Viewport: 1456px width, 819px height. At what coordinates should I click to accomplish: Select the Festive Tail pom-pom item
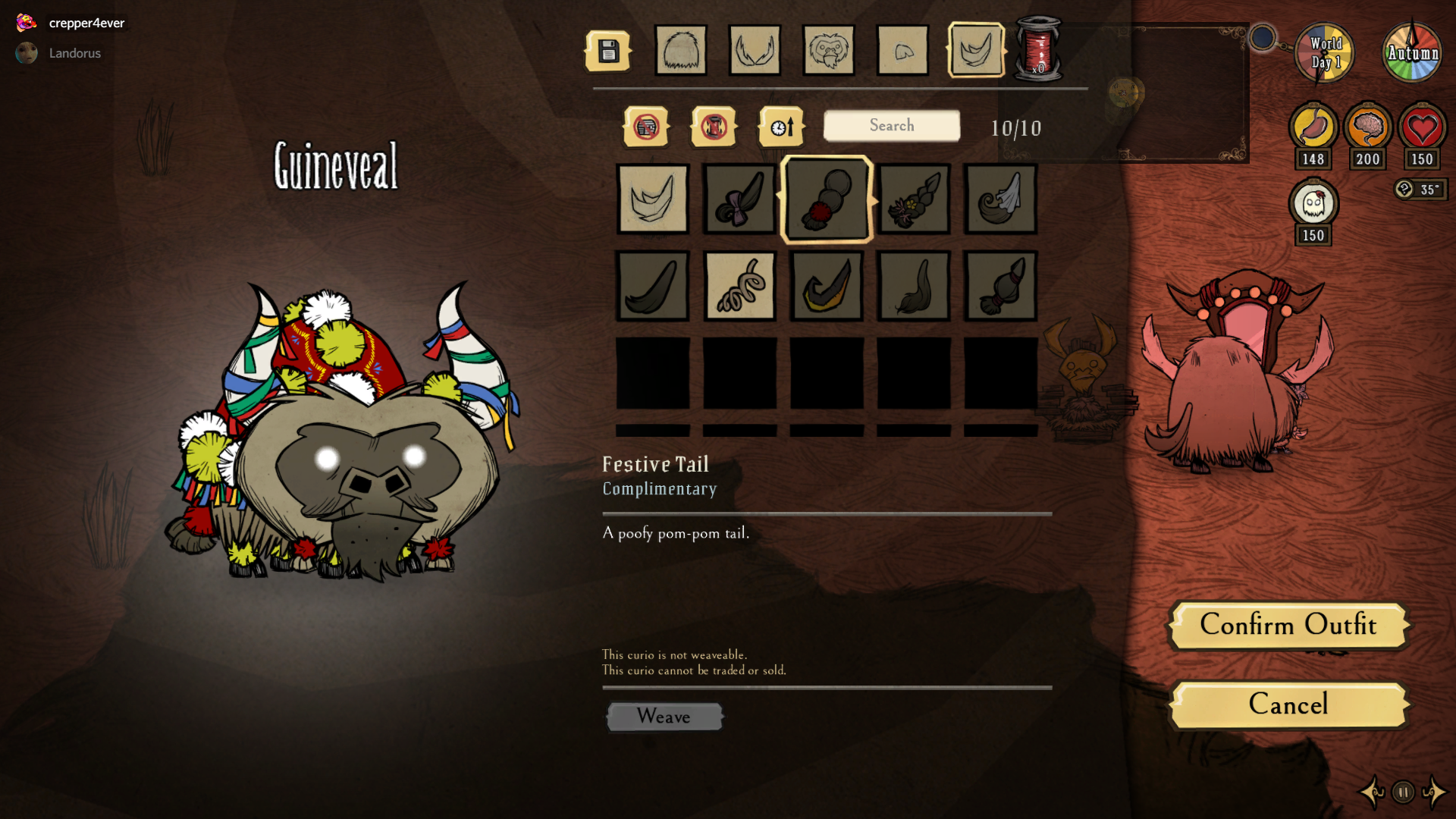tap(827, 199)
